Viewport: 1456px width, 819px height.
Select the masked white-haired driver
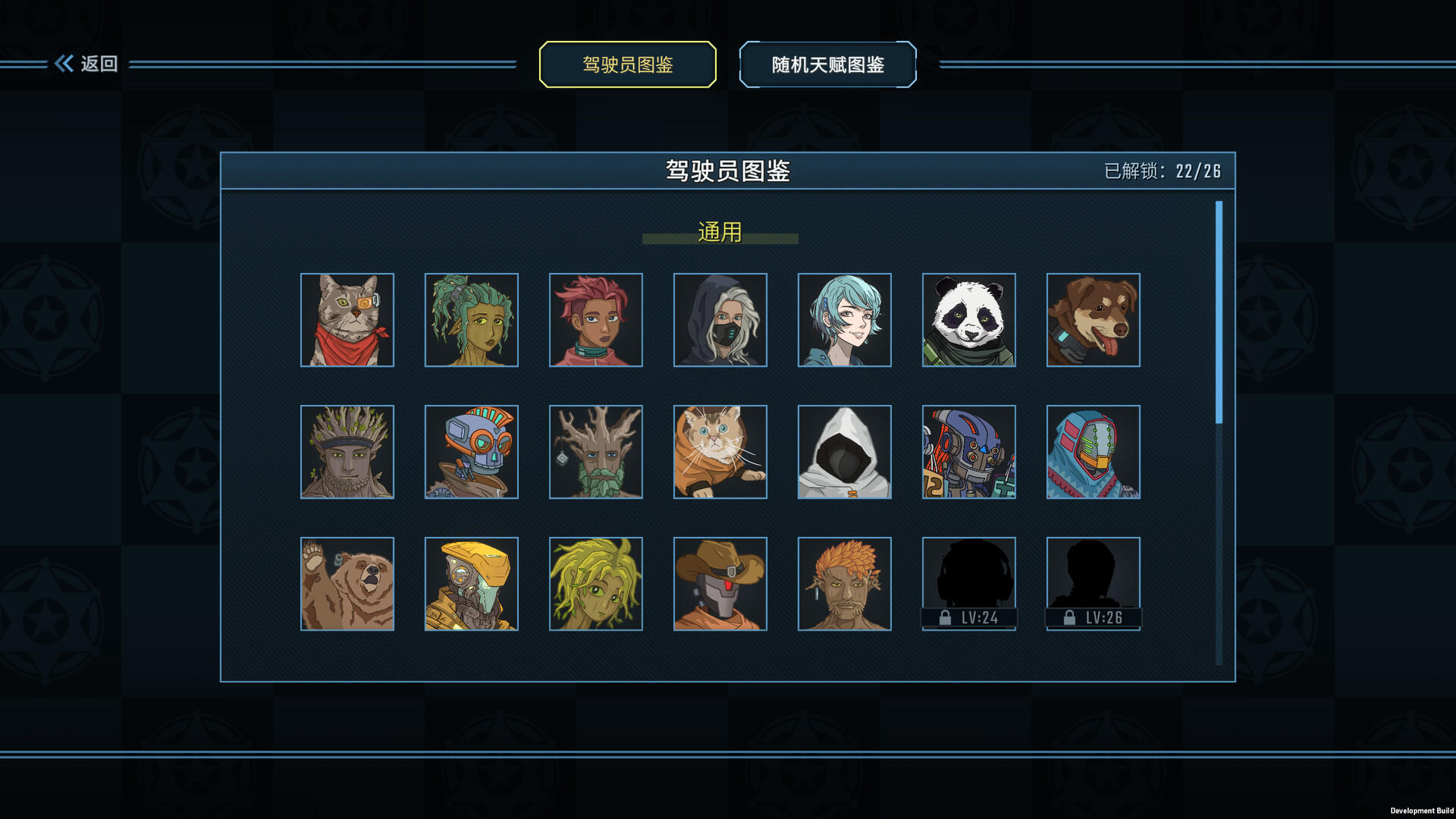pyautogui.click(x=720, y=319)
